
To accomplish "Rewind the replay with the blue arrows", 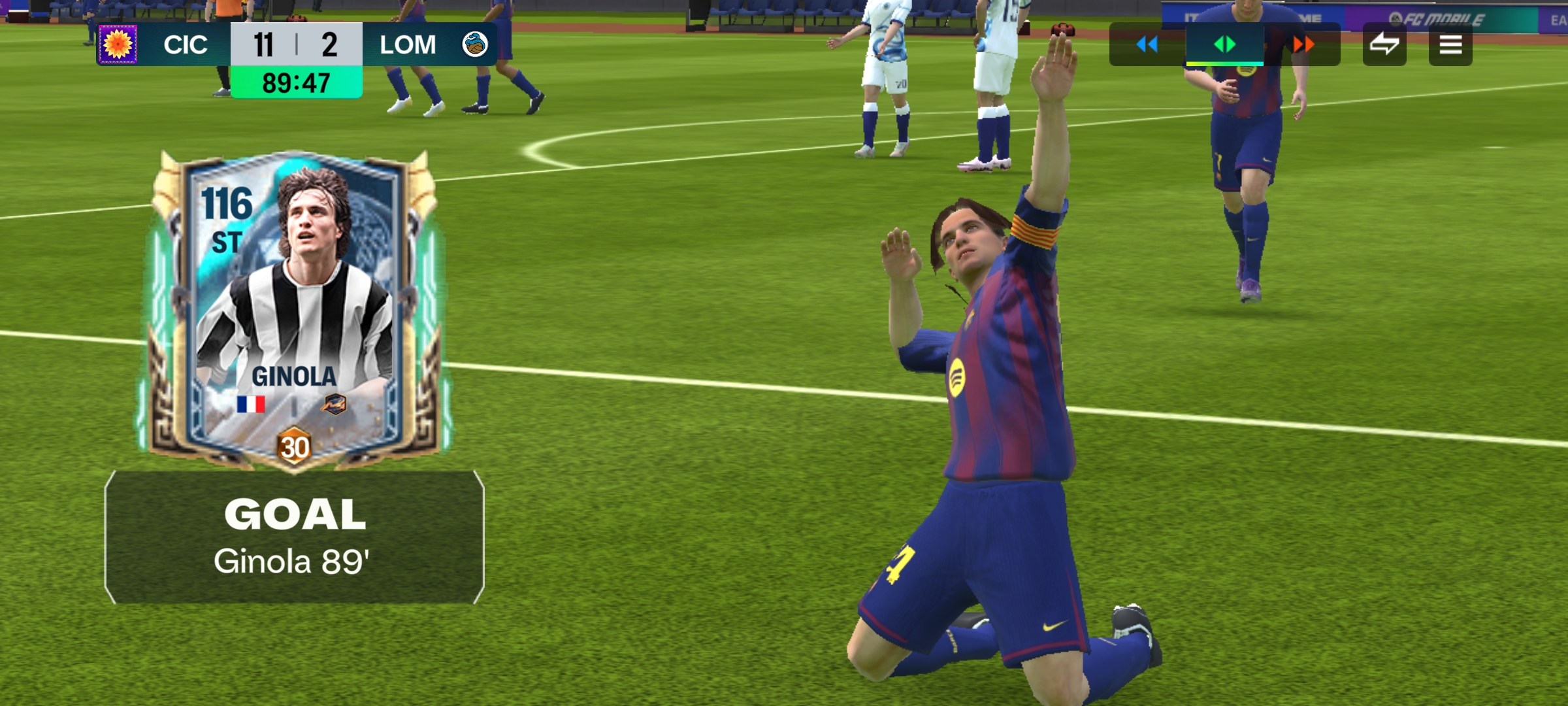I will coord(1147,44).
